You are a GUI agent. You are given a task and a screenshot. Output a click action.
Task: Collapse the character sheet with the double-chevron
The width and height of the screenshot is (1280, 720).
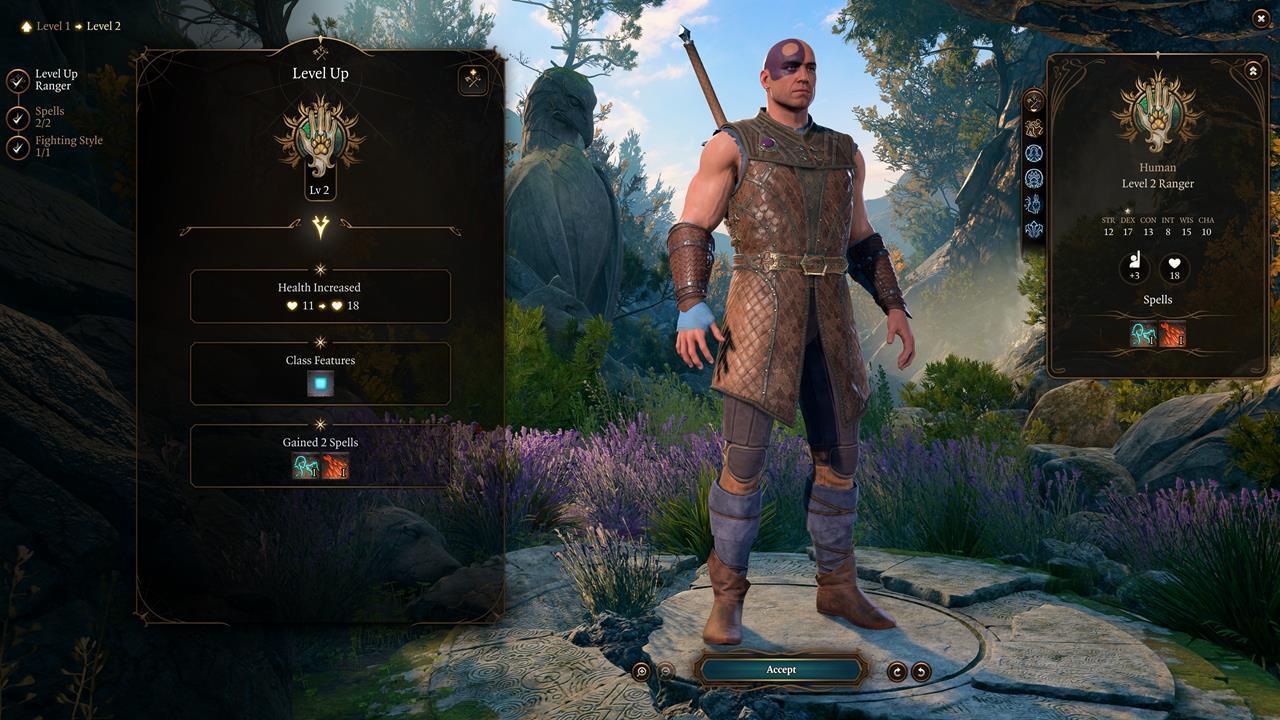point(1252,70)
